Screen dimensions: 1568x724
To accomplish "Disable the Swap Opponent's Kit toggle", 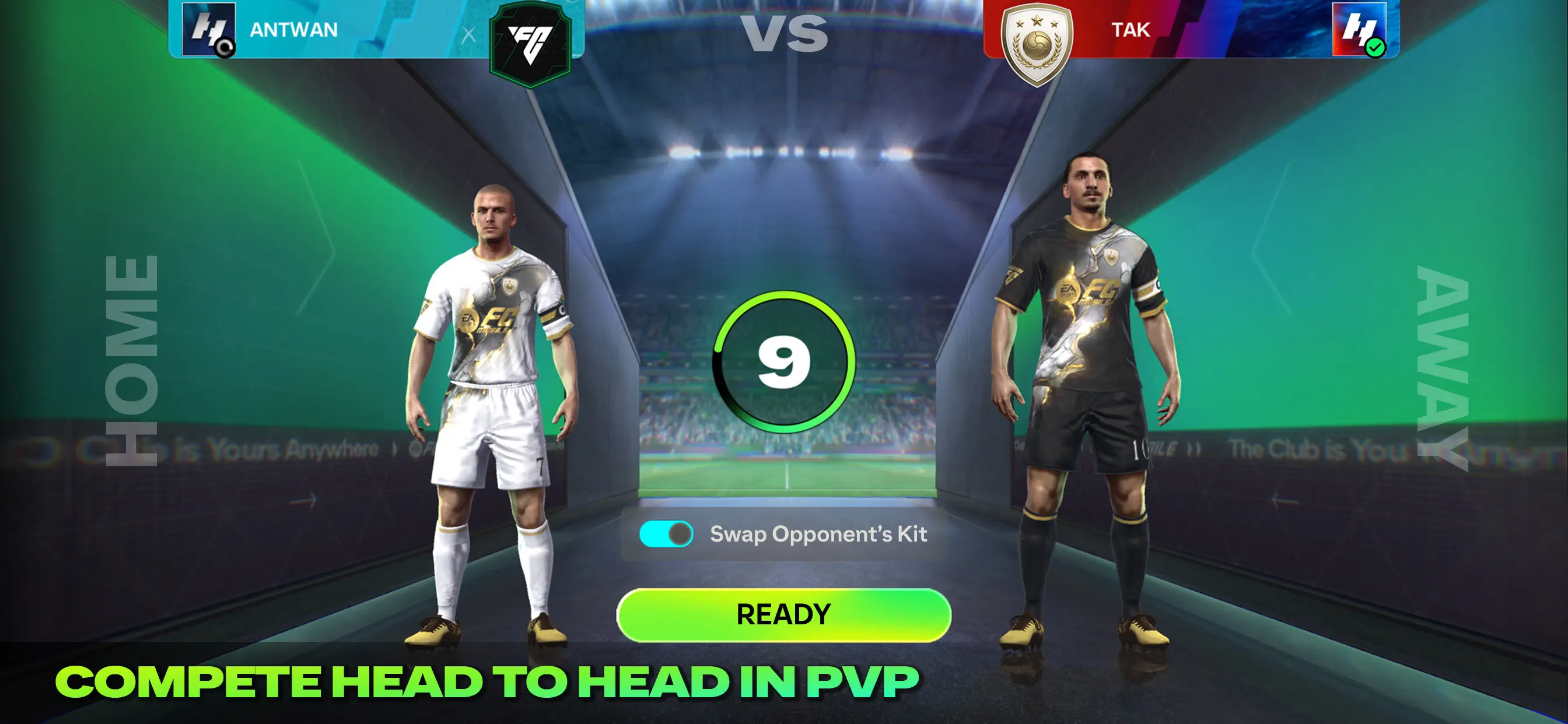I will [668, 534].
